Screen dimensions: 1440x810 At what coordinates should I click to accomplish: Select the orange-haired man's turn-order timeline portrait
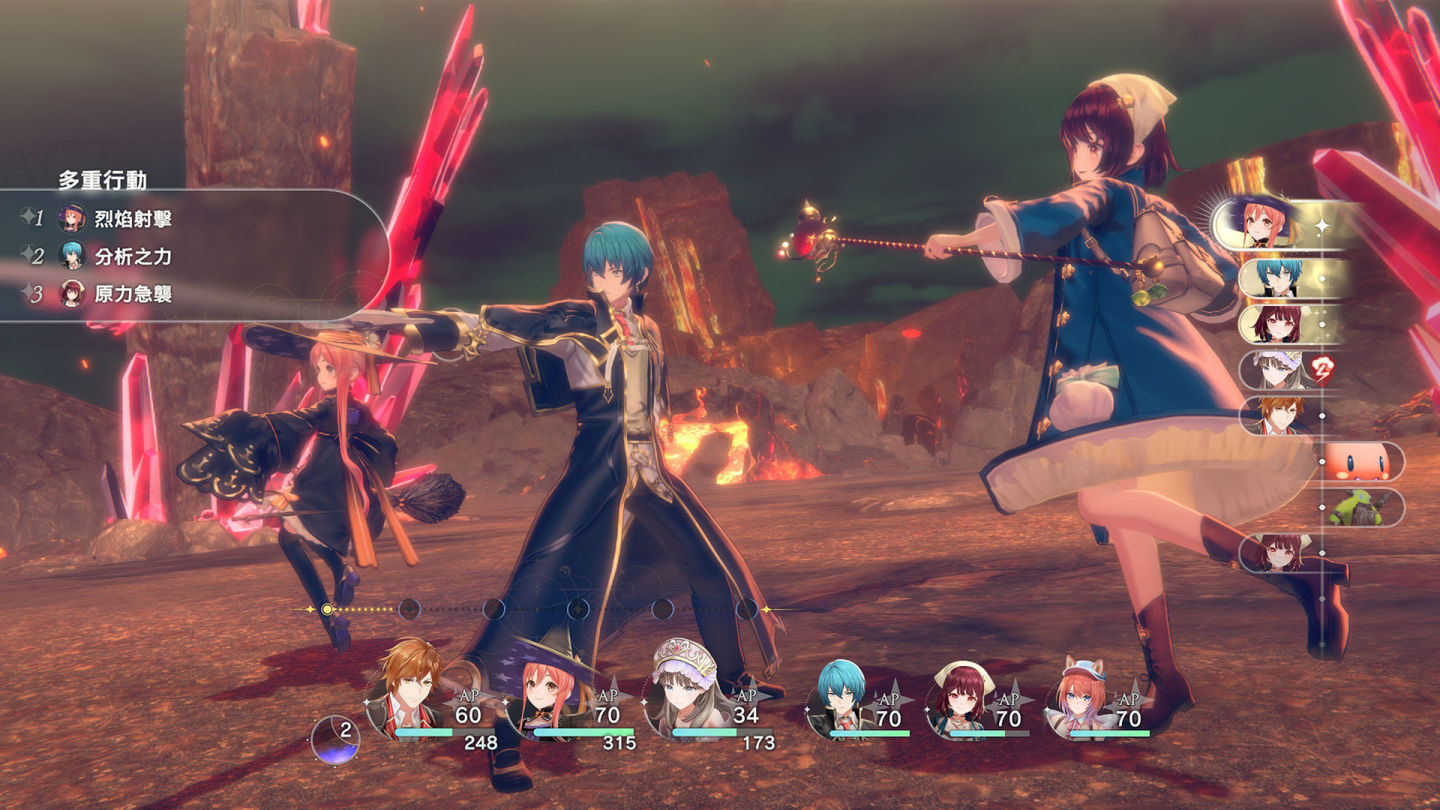pos(1280,416)
